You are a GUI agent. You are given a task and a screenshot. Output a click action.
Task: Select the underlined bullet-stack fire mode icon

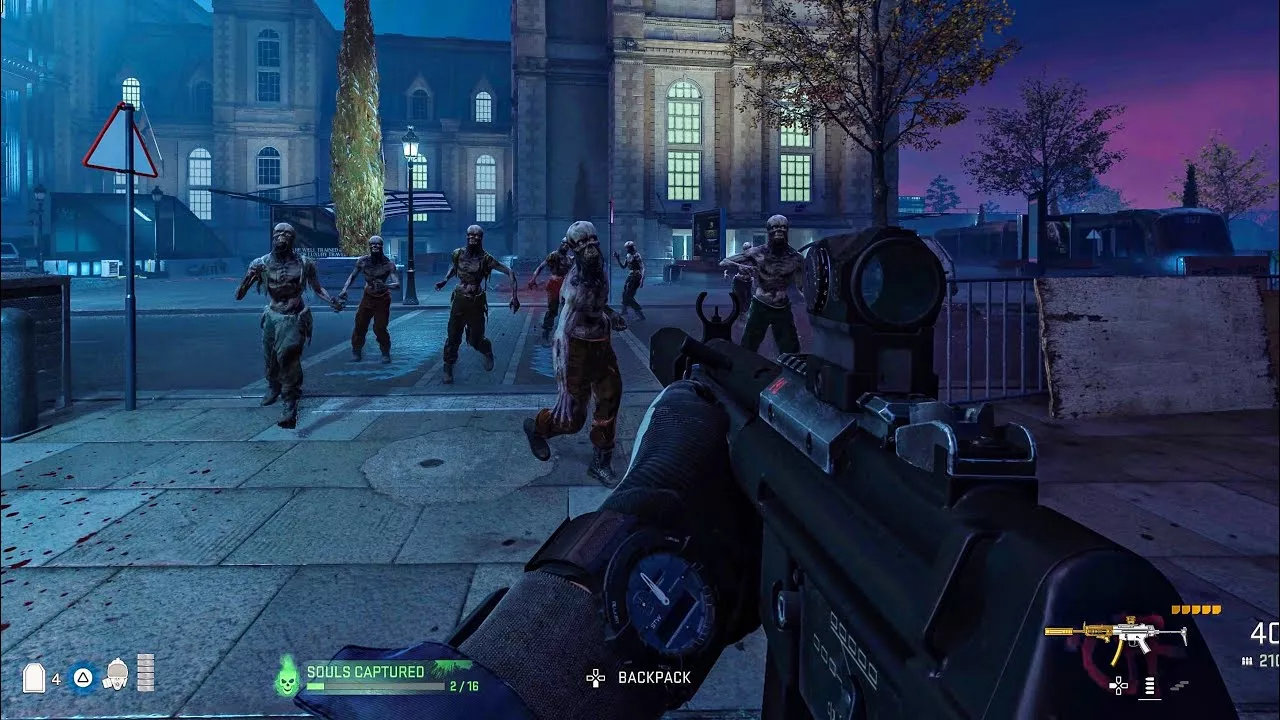1150,686
